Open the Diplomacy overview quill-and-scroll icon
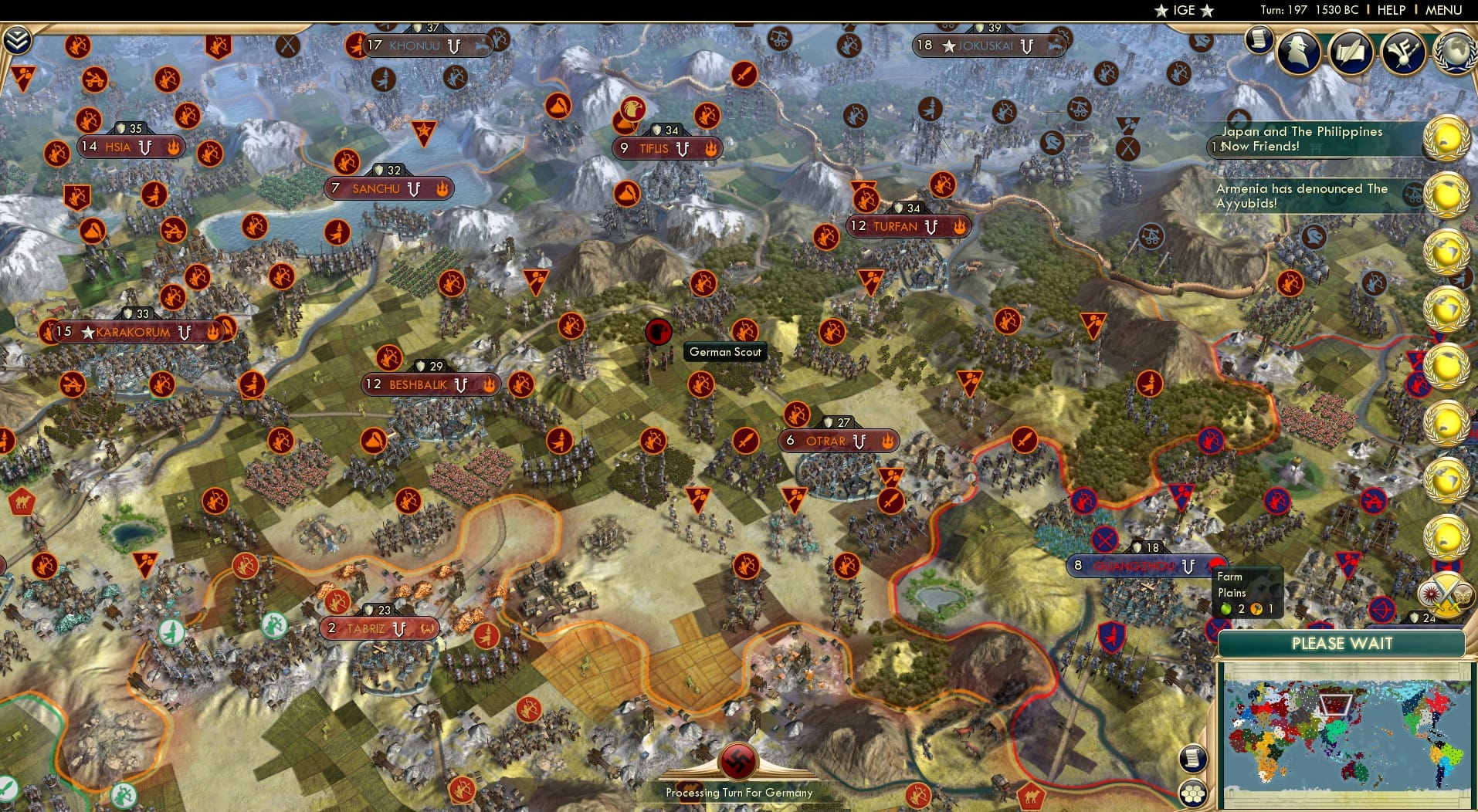This screenshot has height=812, width=1478. (x=1351, y=52)
